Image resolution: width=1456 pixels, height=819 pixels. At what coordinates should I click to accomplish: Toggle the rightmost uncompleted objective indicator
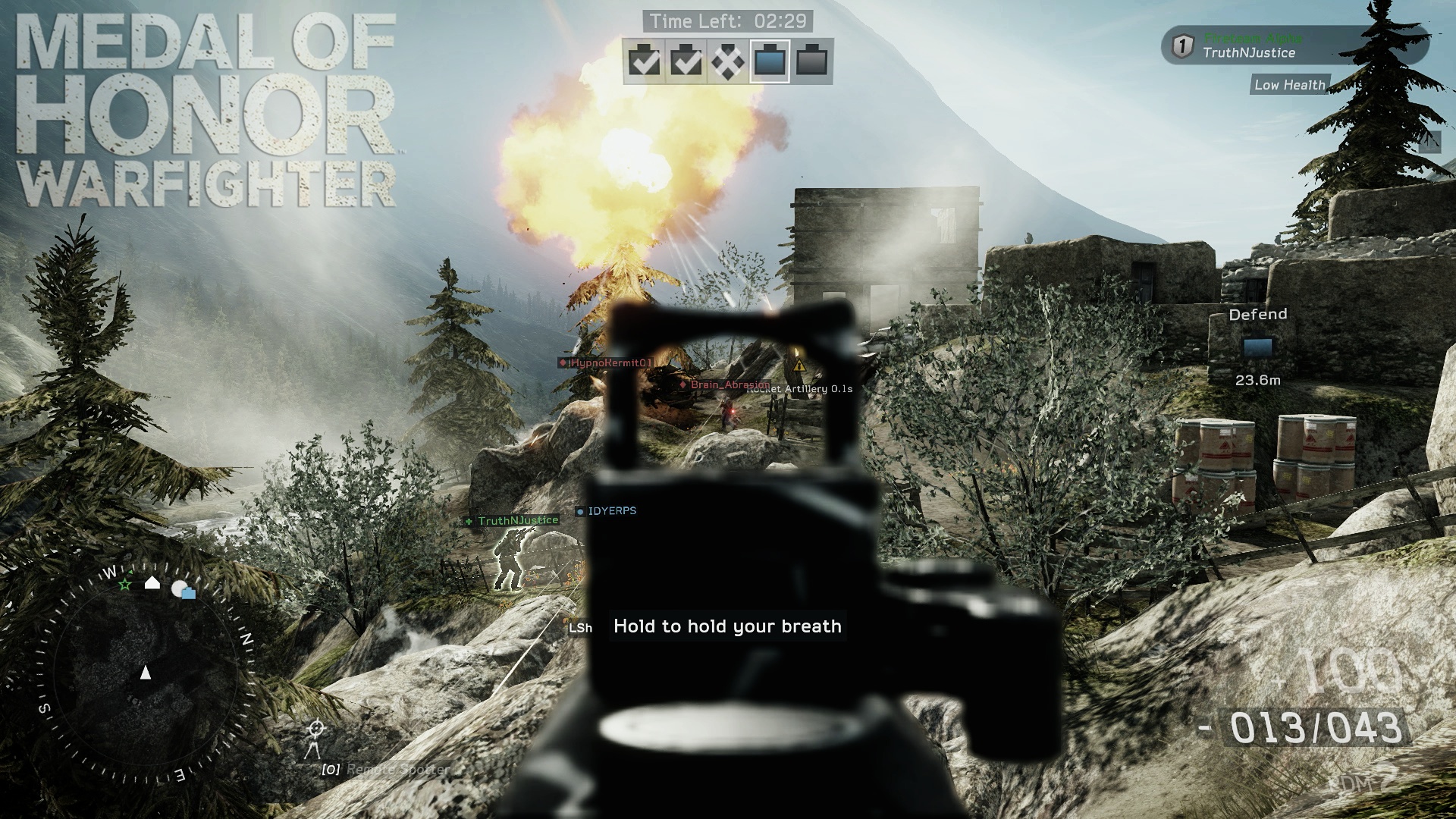pyautogui.click(x=814, y=62)
